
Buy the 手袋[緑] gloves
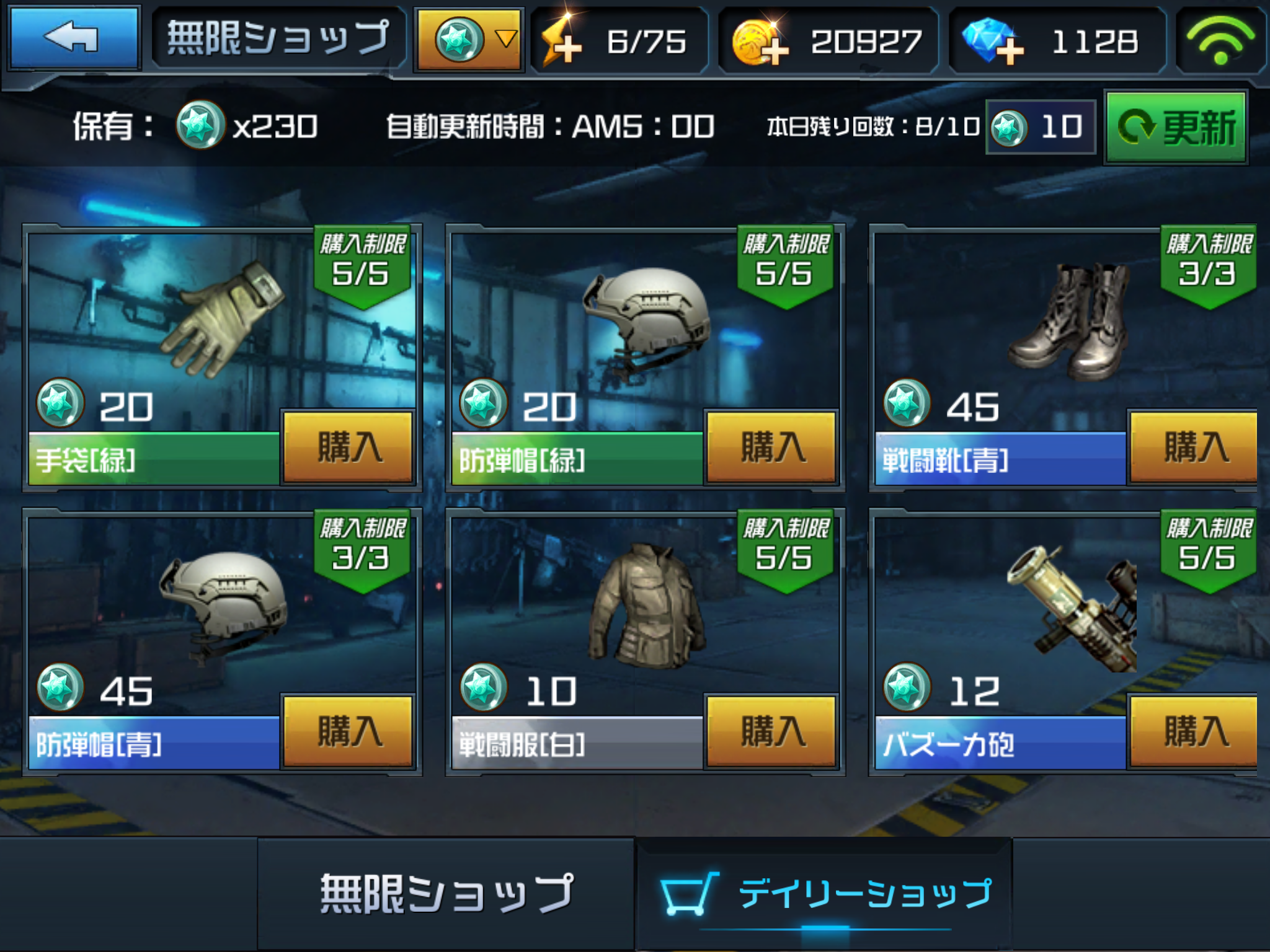(349, 446)
